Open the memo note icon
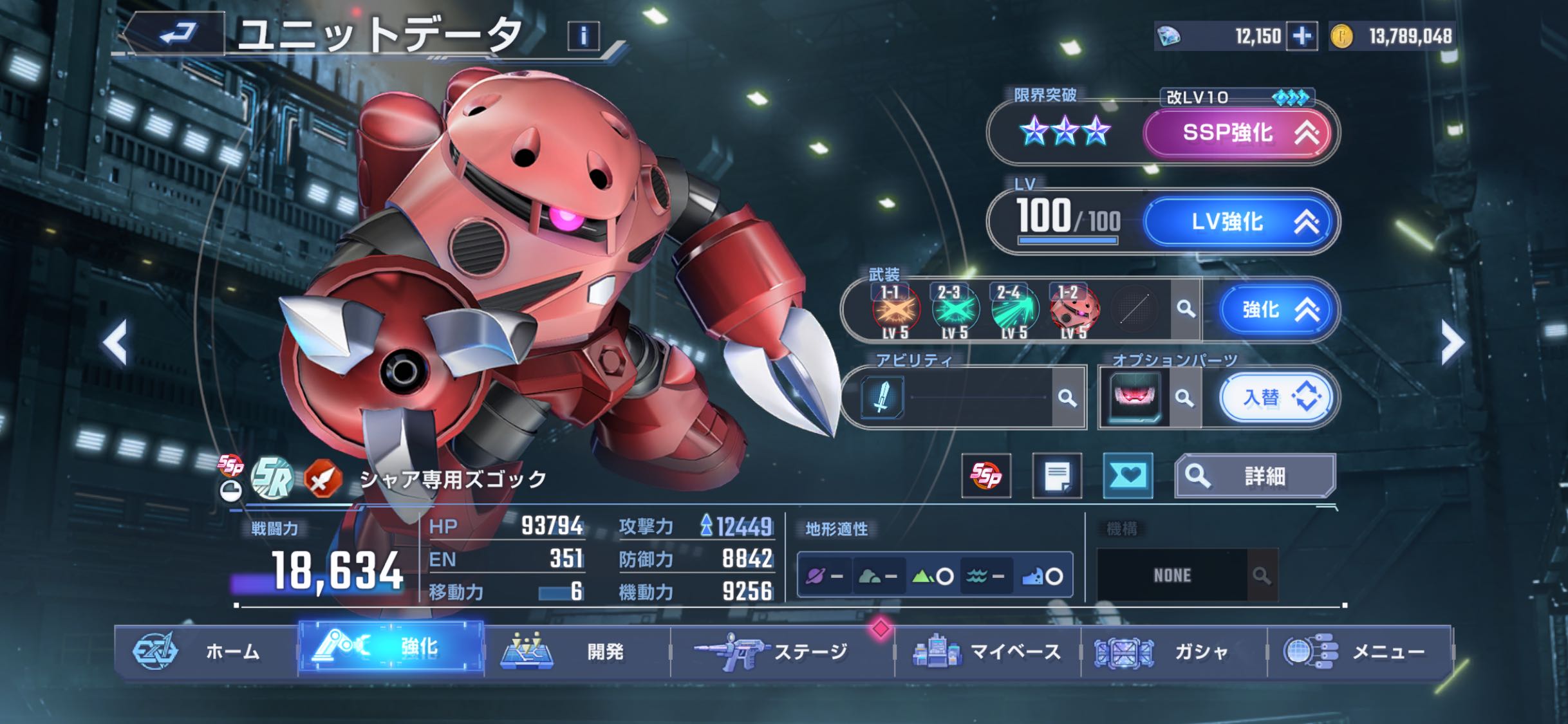Viewport: 1568px width, 724px height. (x=1057, y=476)
